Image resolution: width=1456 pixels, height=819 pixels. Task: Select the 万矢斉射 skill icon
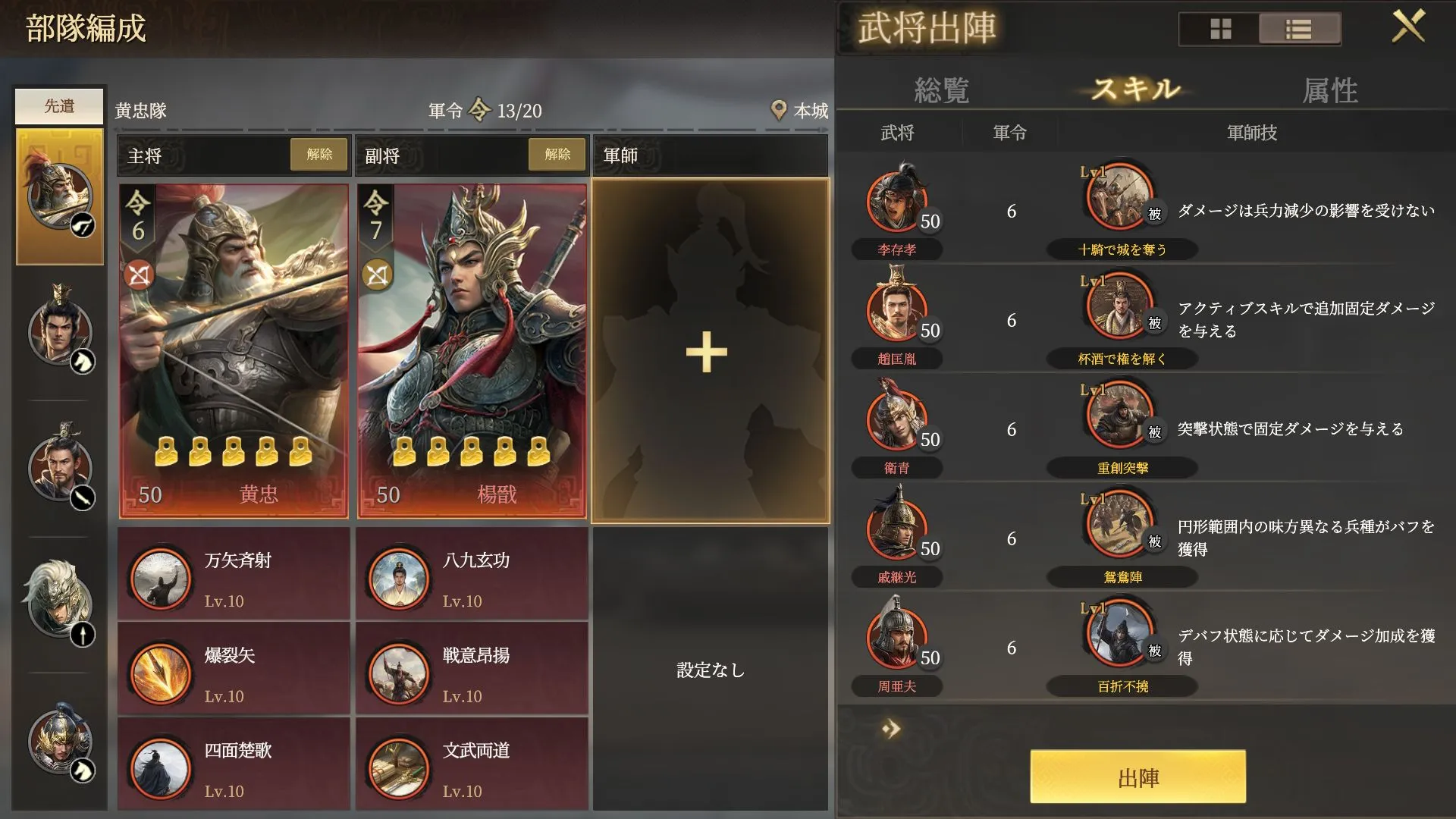(x=160, y=576)
